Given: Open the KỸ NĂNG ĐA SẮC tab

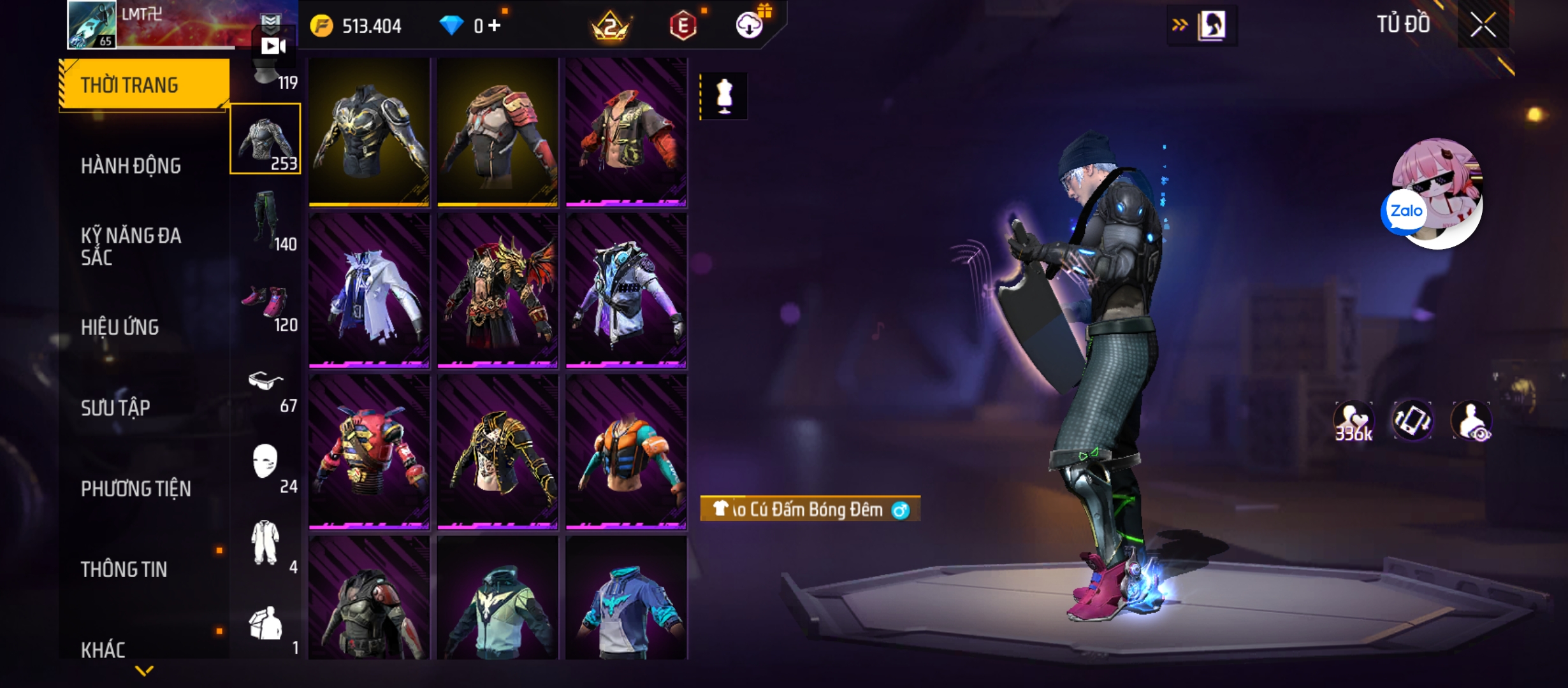Looking at the screenshot, I should 131,246.
